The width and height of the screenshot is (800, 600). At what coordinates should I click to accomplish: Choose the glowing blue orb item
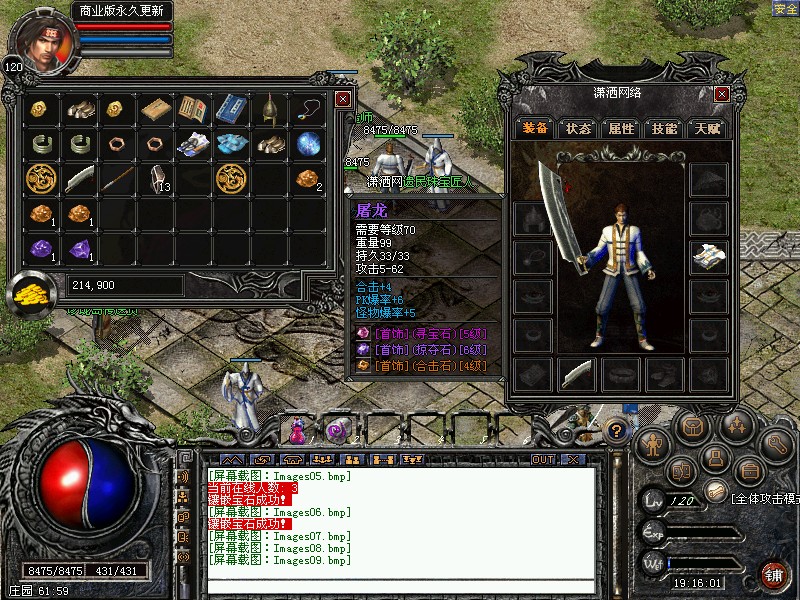tap(307, 144)
